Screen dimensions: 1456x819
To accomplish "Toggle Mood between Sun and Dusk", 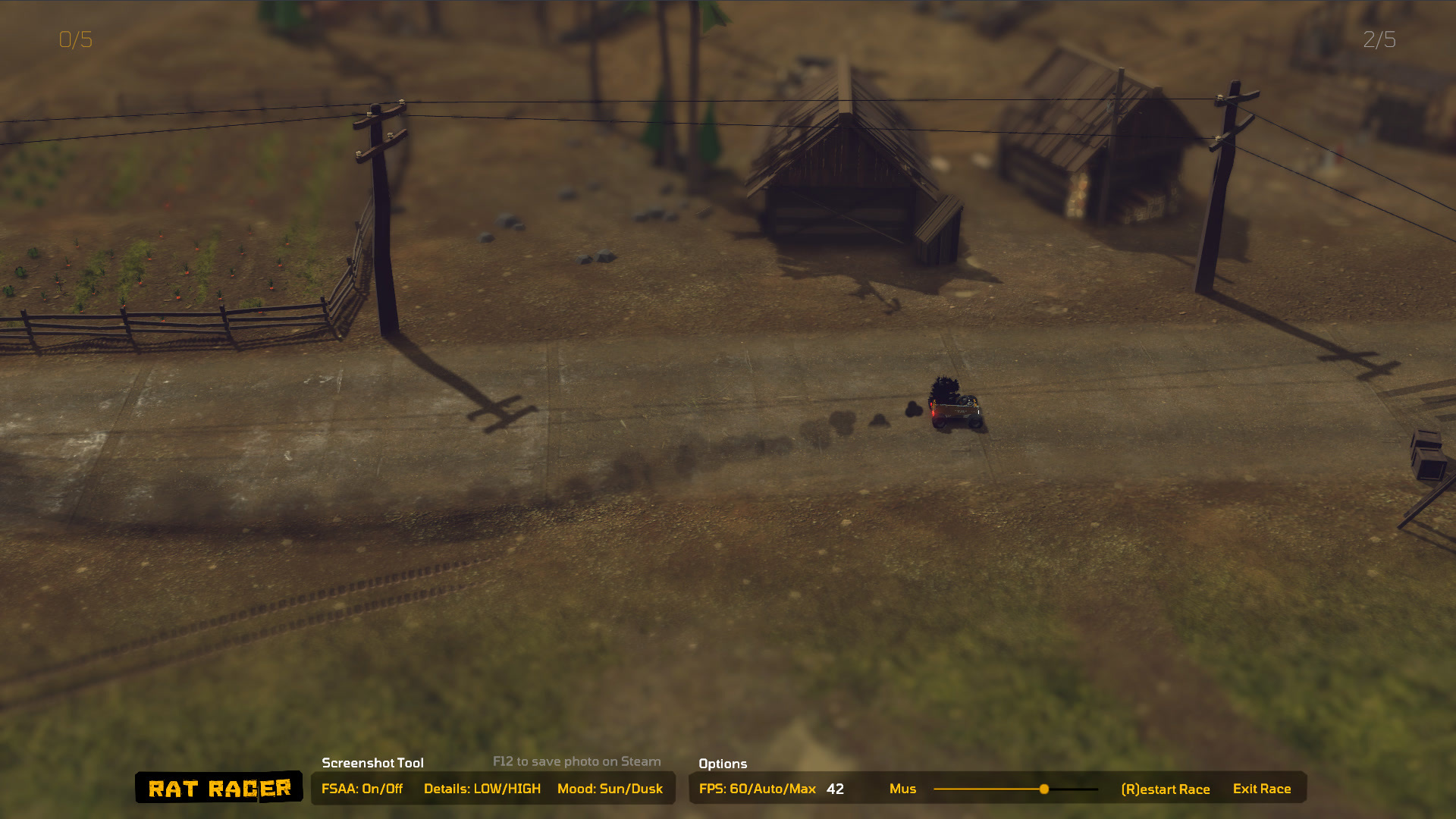I will point(609,789).
